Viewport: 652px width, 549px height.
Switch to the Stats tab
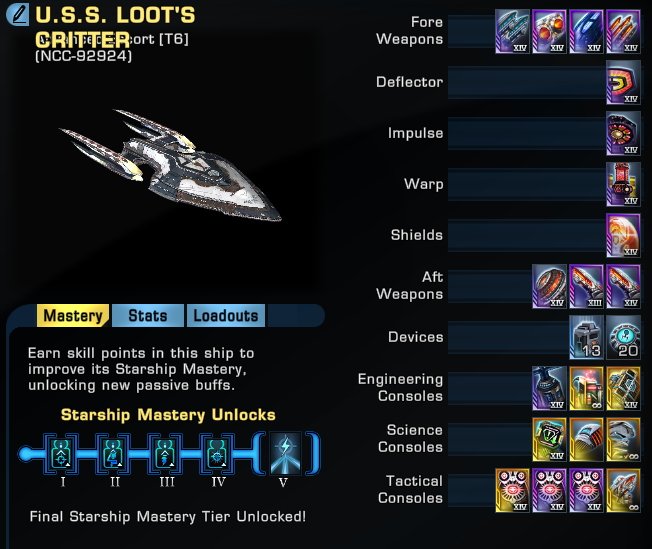[147, 316]
